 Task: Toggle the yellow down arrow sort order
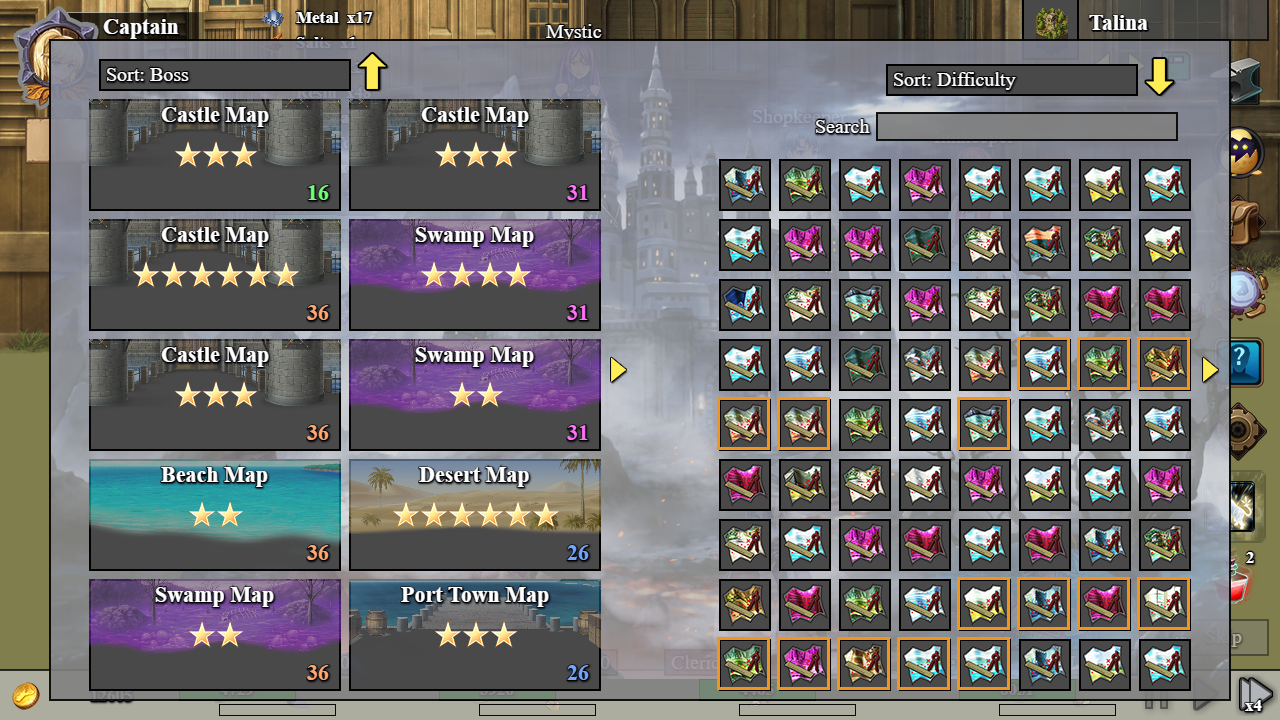click(x=1159, y=77)
